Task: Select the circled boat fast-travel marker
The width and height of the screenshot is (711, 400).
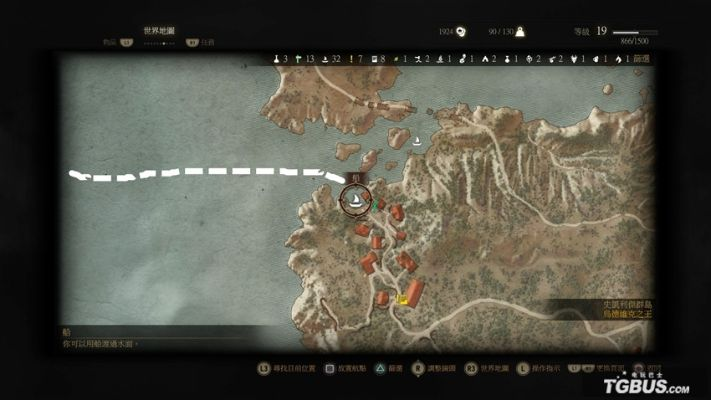Action: 354,201
